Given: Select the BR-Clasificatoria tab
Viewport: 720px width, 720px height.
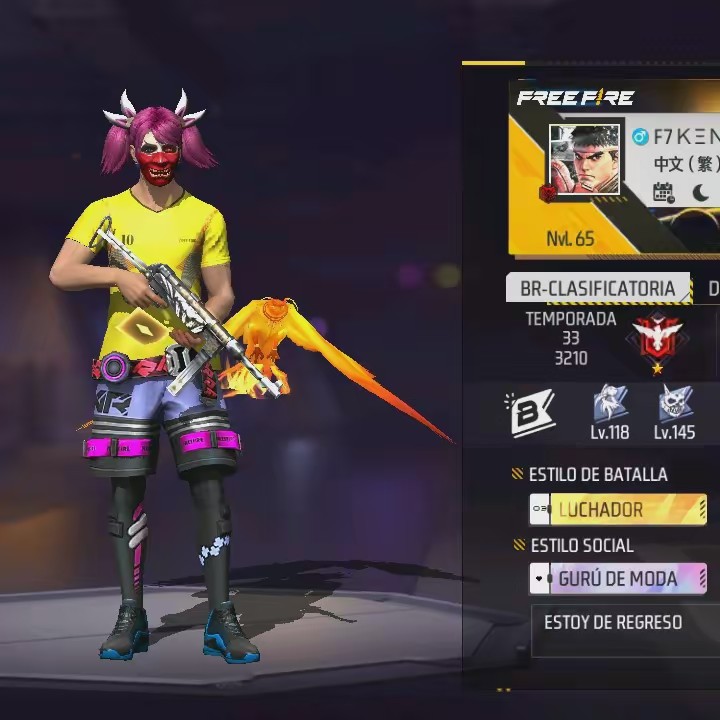Looking at the screenshot, I should (x=597, y=289).
